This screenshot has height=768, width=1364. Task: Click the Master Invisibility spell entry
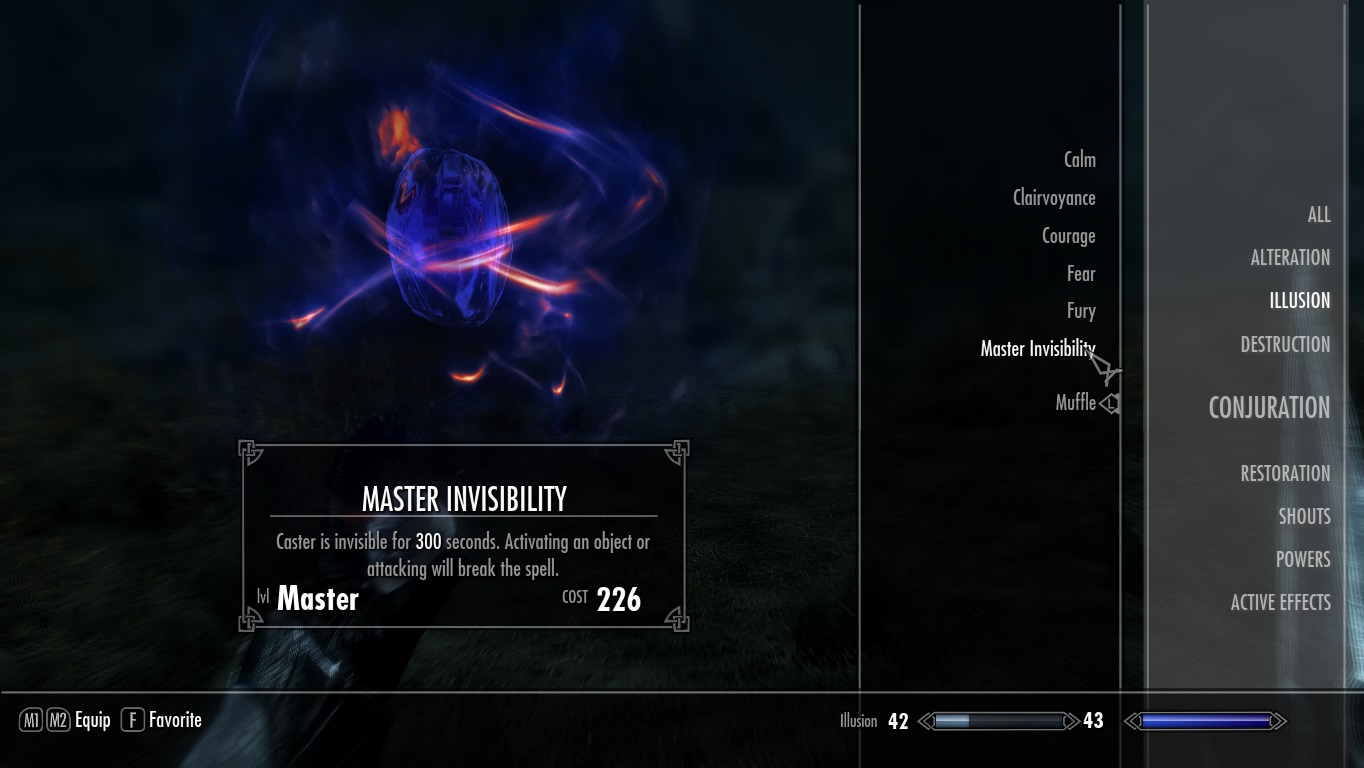1037,349
